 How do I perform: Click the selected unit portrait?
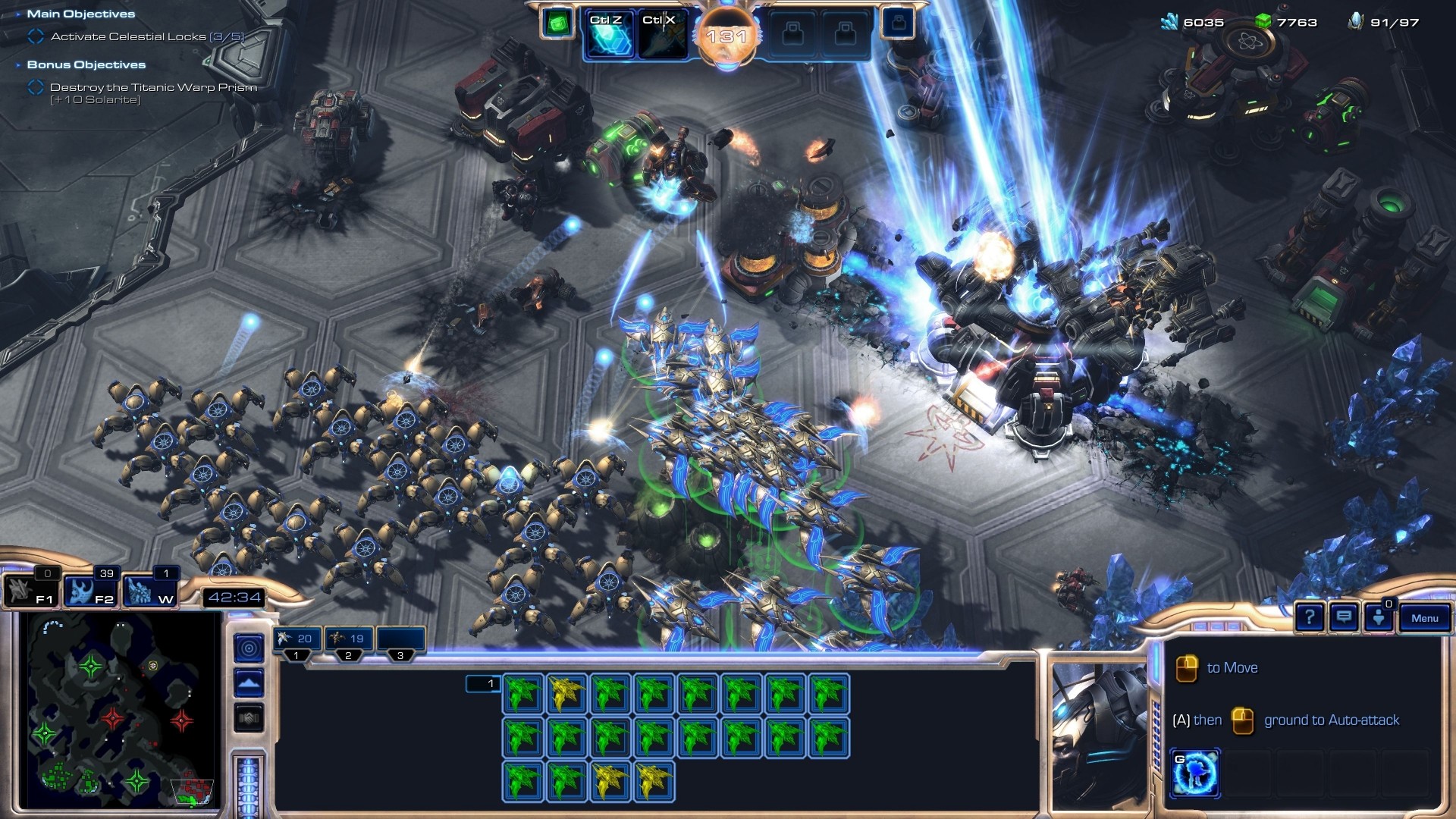[x=1100, y=734]
